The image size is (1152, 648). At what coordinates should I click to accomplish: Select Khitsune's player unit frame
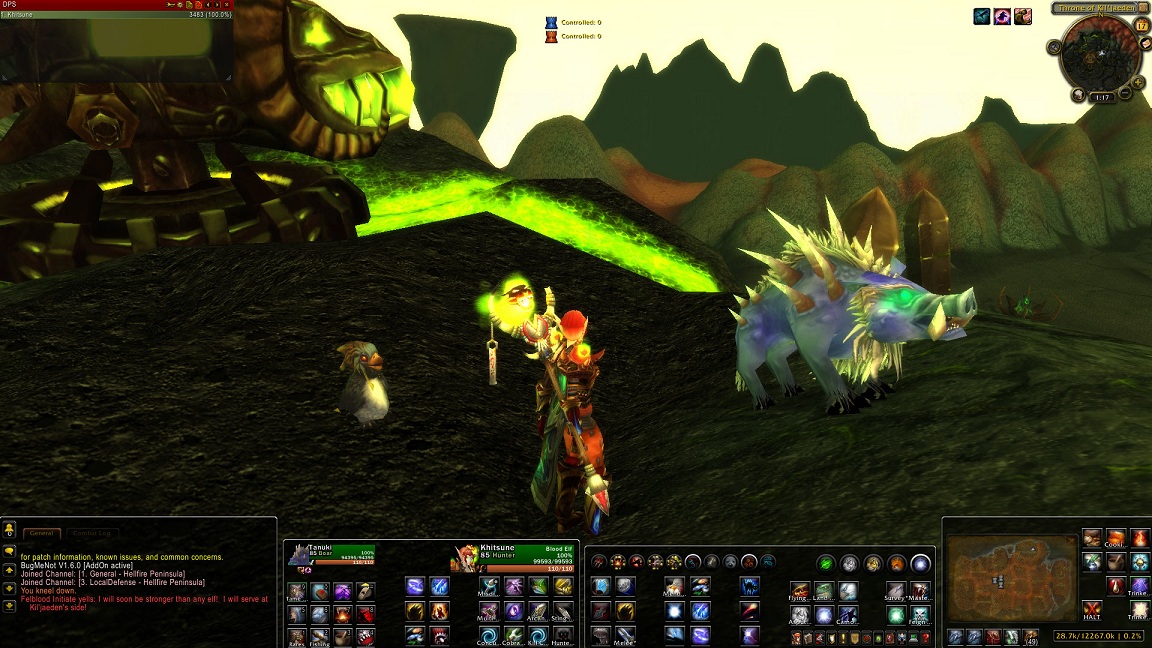(x=515, y=555)
